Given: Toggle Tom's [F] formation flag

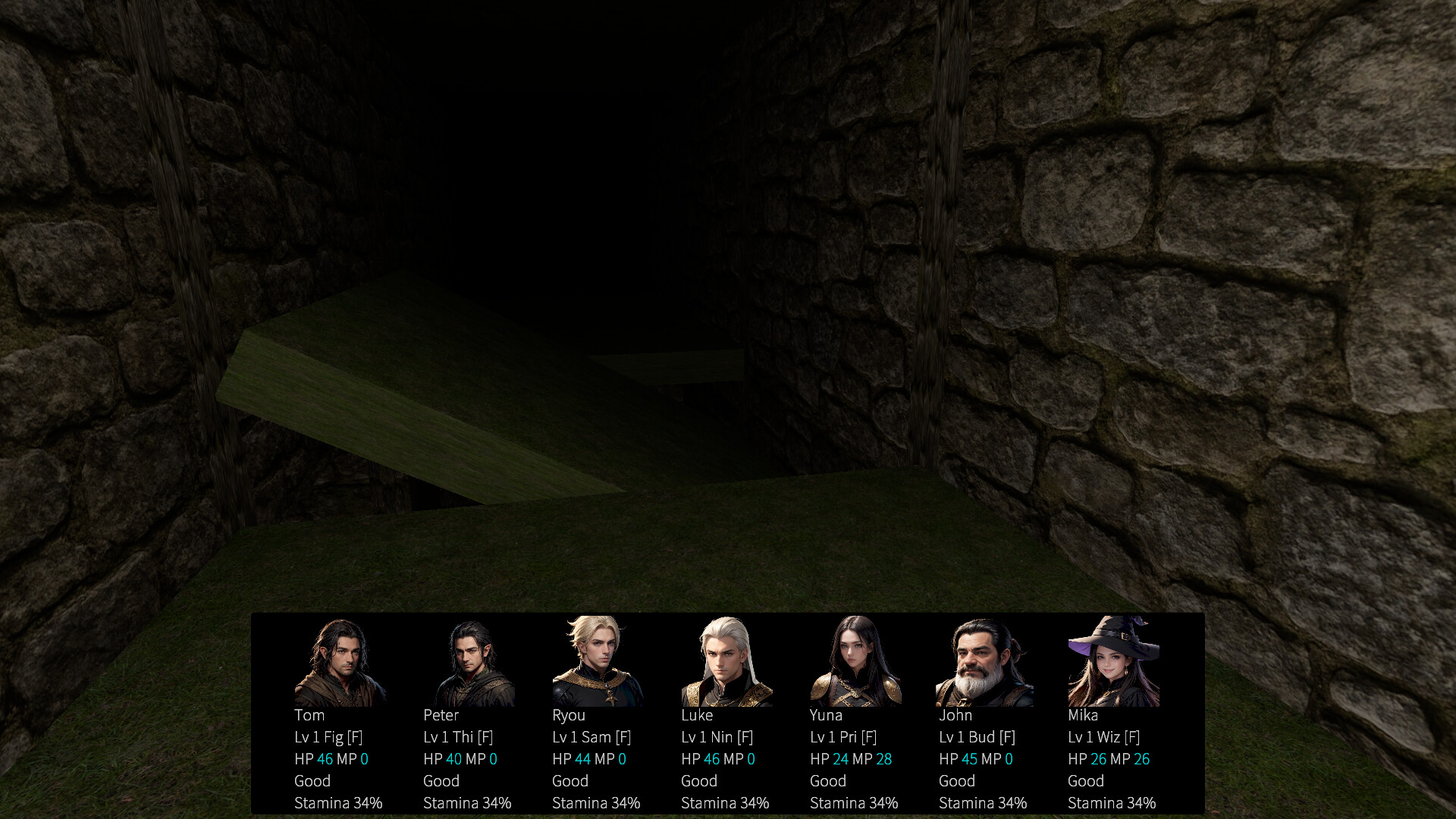Looking at the screenshot, I should tap(353, 736).
